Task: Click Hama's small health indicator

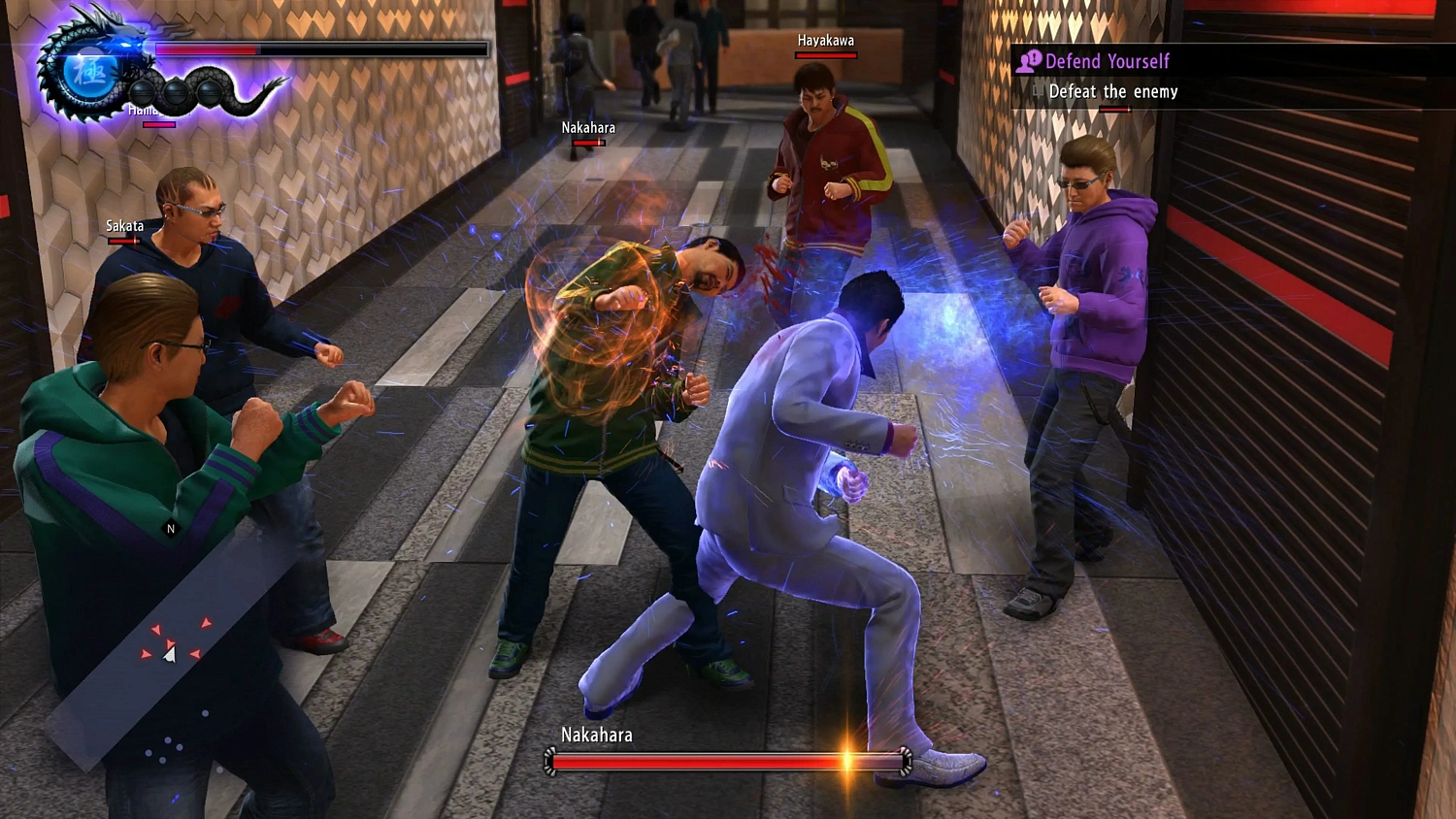Action: click(x=160, y=124)
